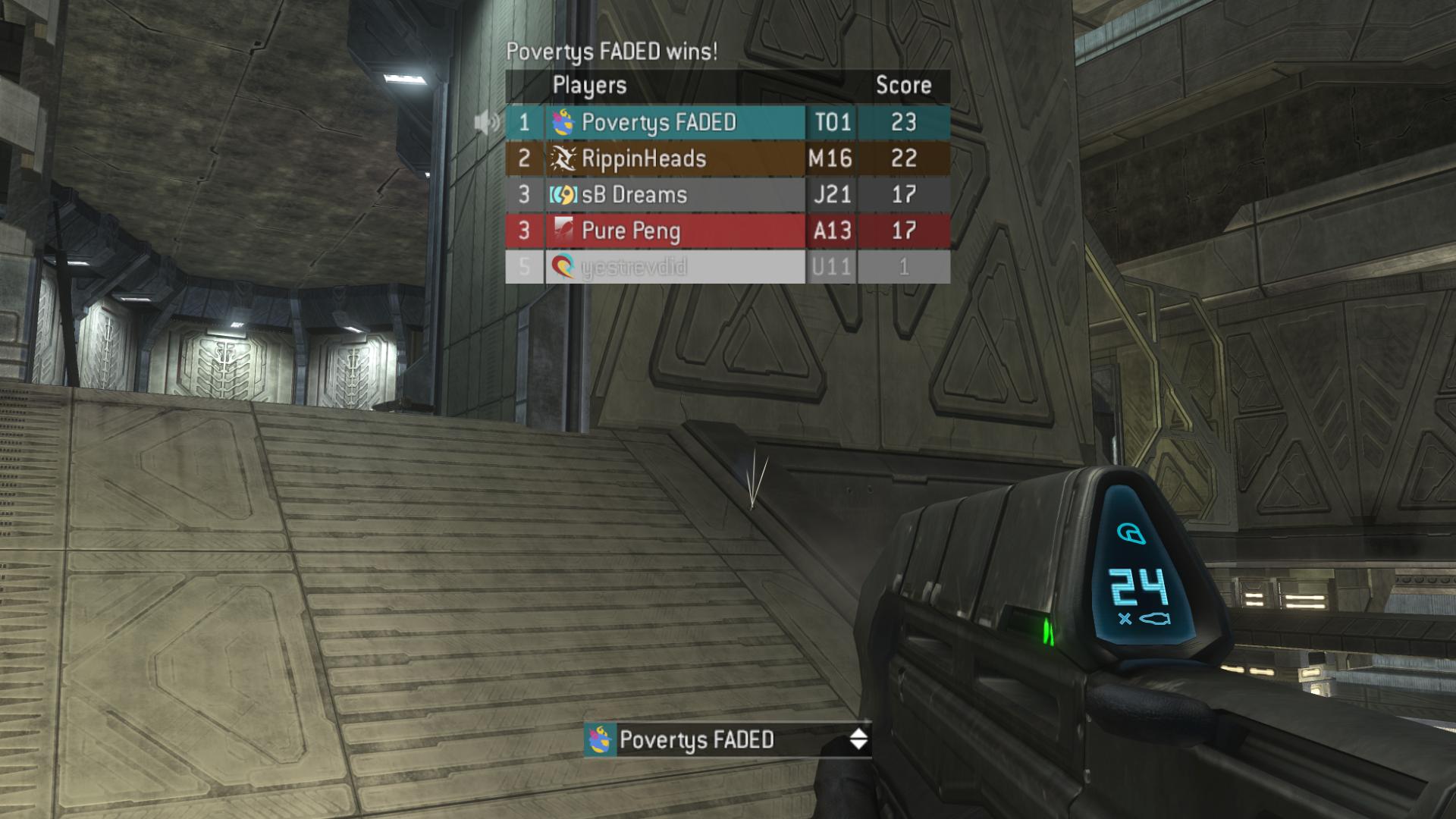1456x819 pixels.
Task: Pick Pure Peng from the player list
Action: [x=631, y=231]
